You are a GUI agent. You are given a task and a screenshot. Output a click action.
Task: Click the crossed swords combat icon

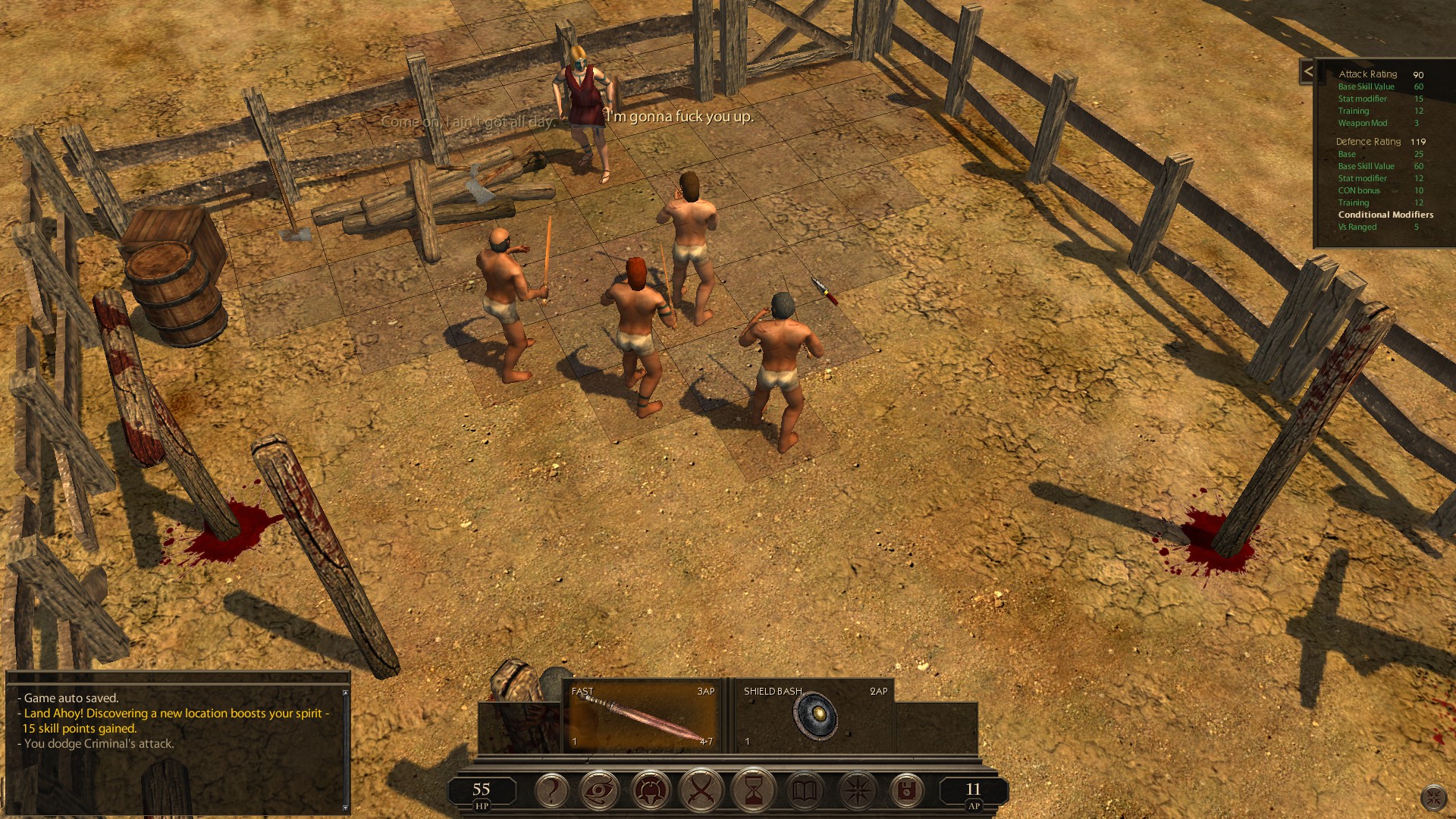point(703,791)
